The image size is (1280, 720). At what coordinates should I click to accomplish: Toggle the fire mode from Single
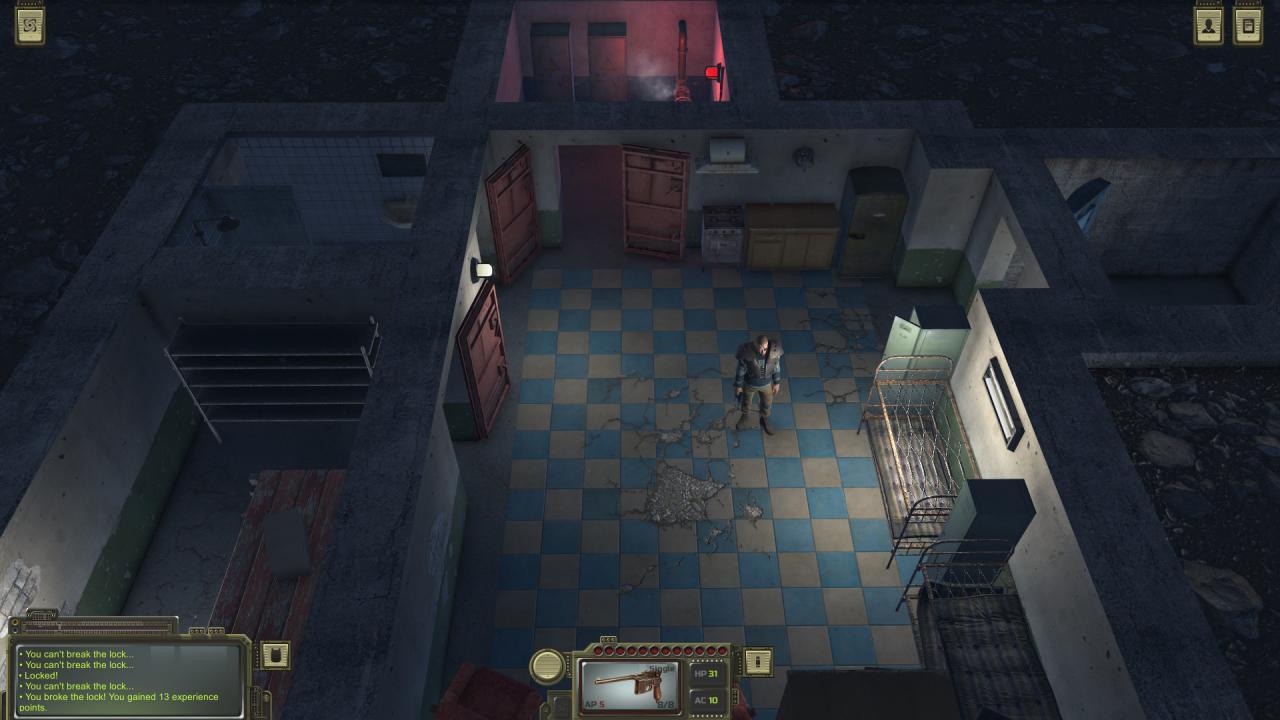tap(661, 667)
